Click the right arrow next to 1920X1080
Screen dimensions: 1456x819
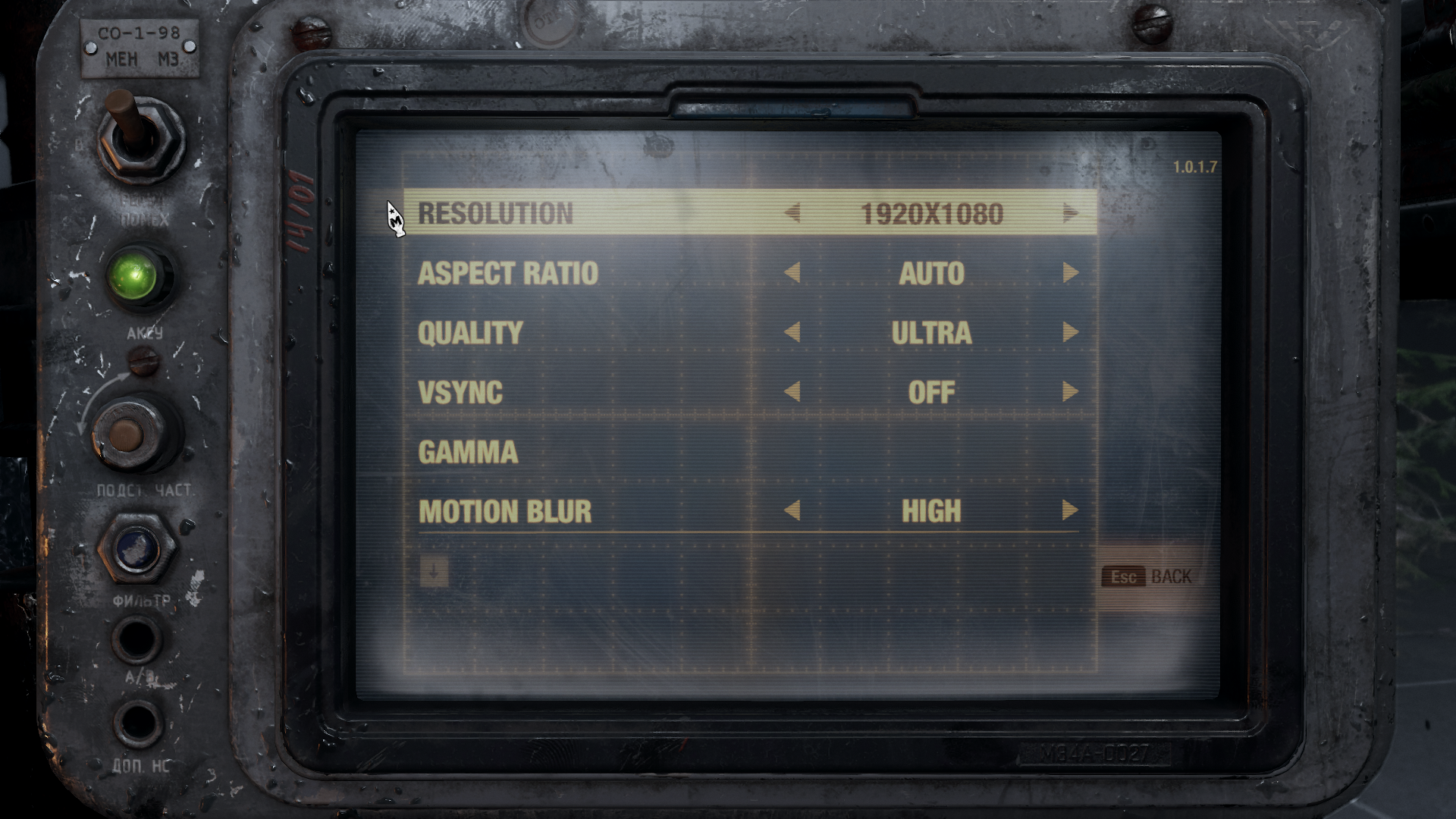click(1070, 213)
